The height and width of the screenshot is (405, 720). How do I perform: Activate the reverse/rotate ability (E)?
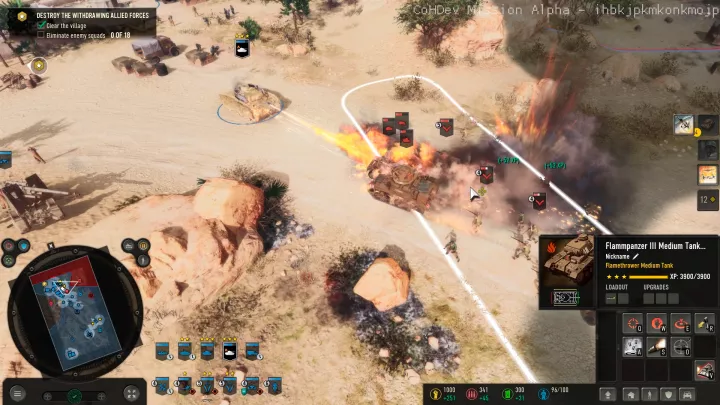tap(681, 323)
